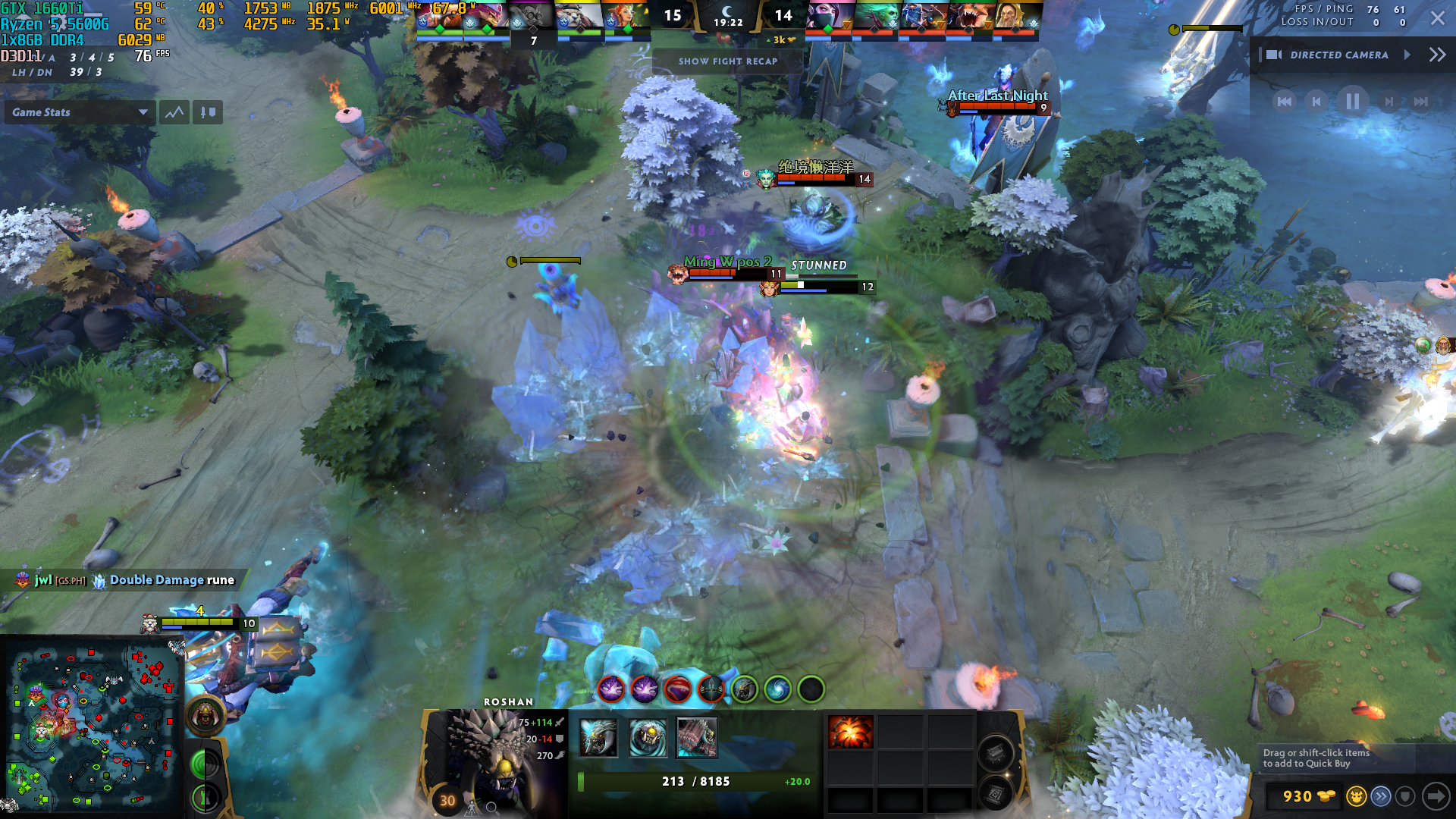Screen dimensions: 1456x819
Task: Open the Directed Camera mode selector
Action: coord(1339,55)
